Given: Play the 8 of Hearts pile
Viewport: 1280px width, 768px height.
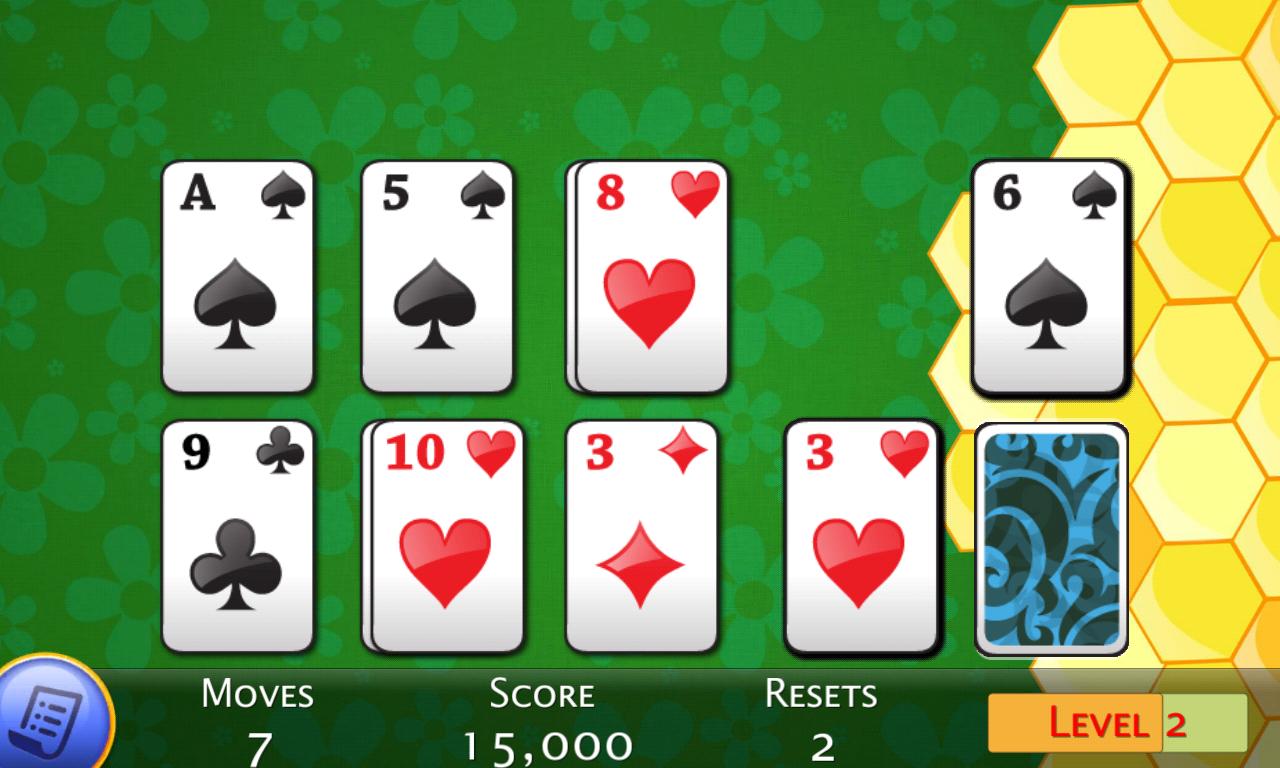Looking at the screenshot, I should pos(645,280).
